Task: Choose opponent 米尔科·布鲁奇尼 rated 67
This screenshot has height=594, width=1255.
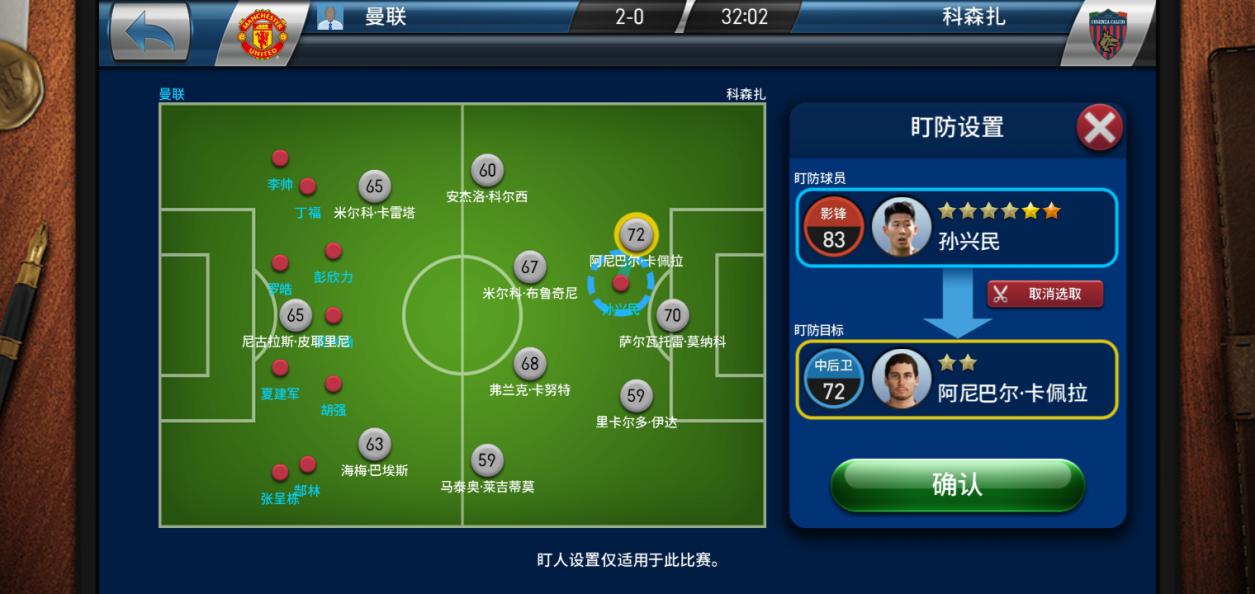Action: point(530,268)
